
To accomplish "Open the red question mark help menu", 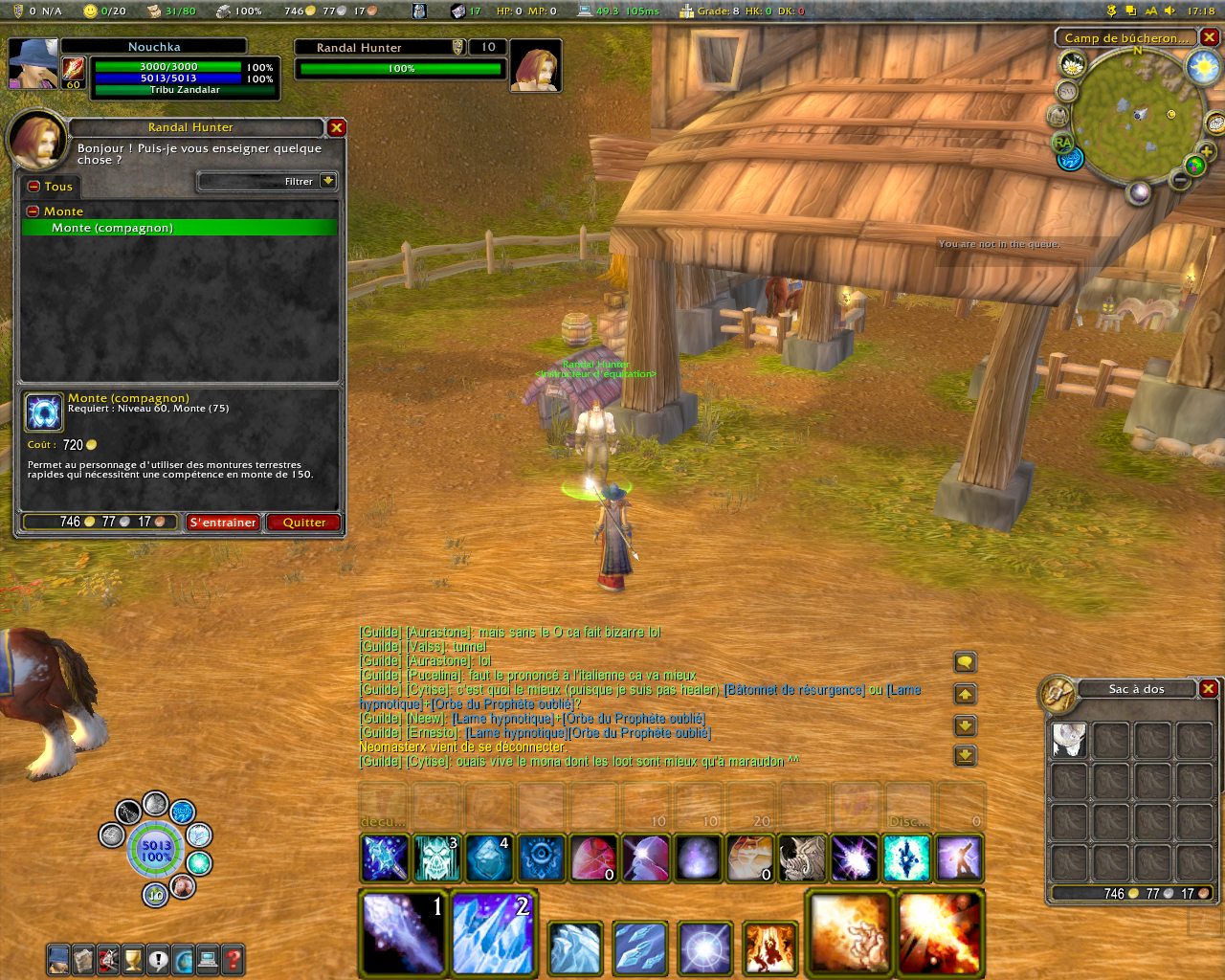I will click(233, 958).
